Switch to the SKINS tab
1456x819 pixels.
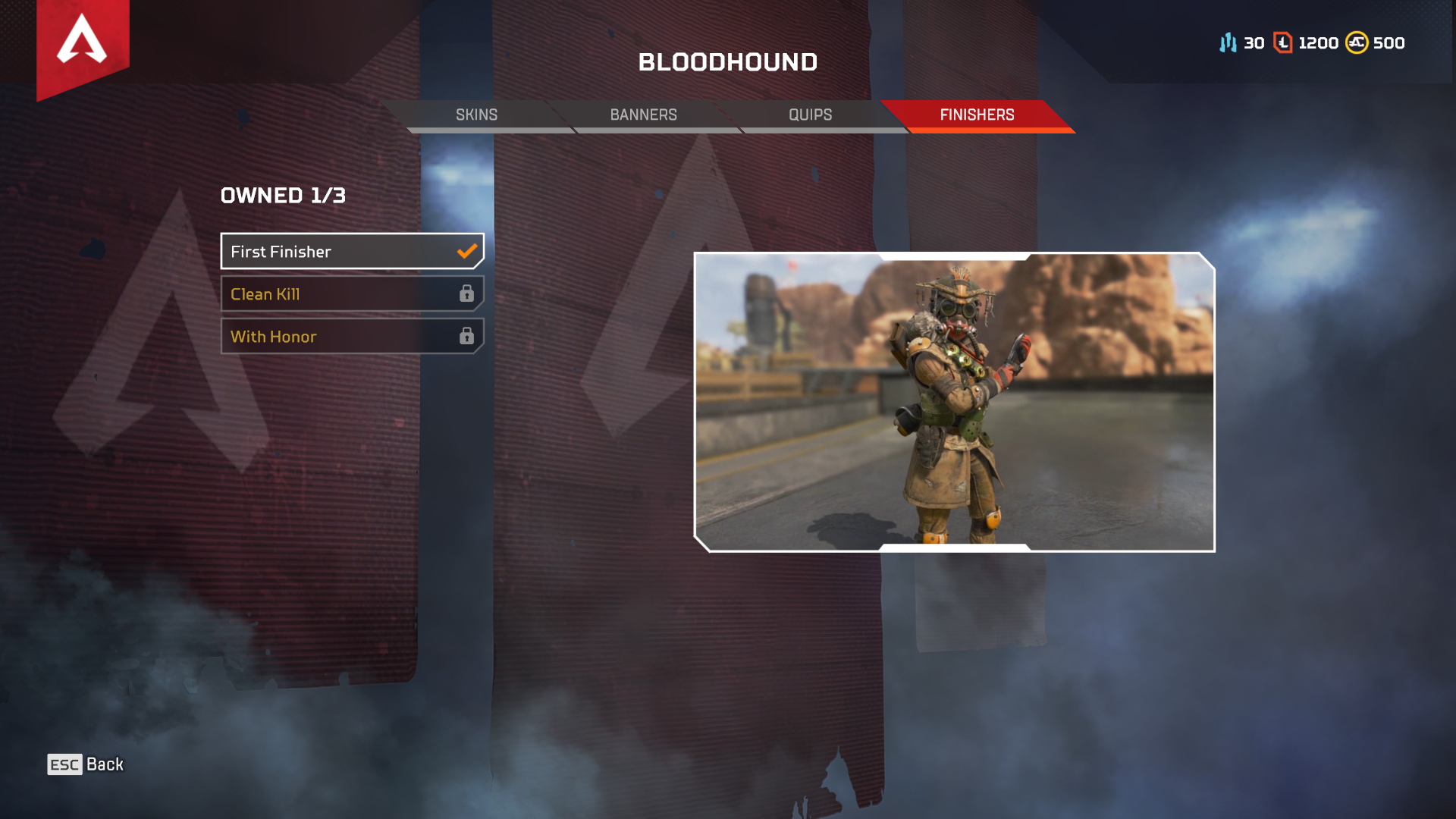click(x=476, y=115)
